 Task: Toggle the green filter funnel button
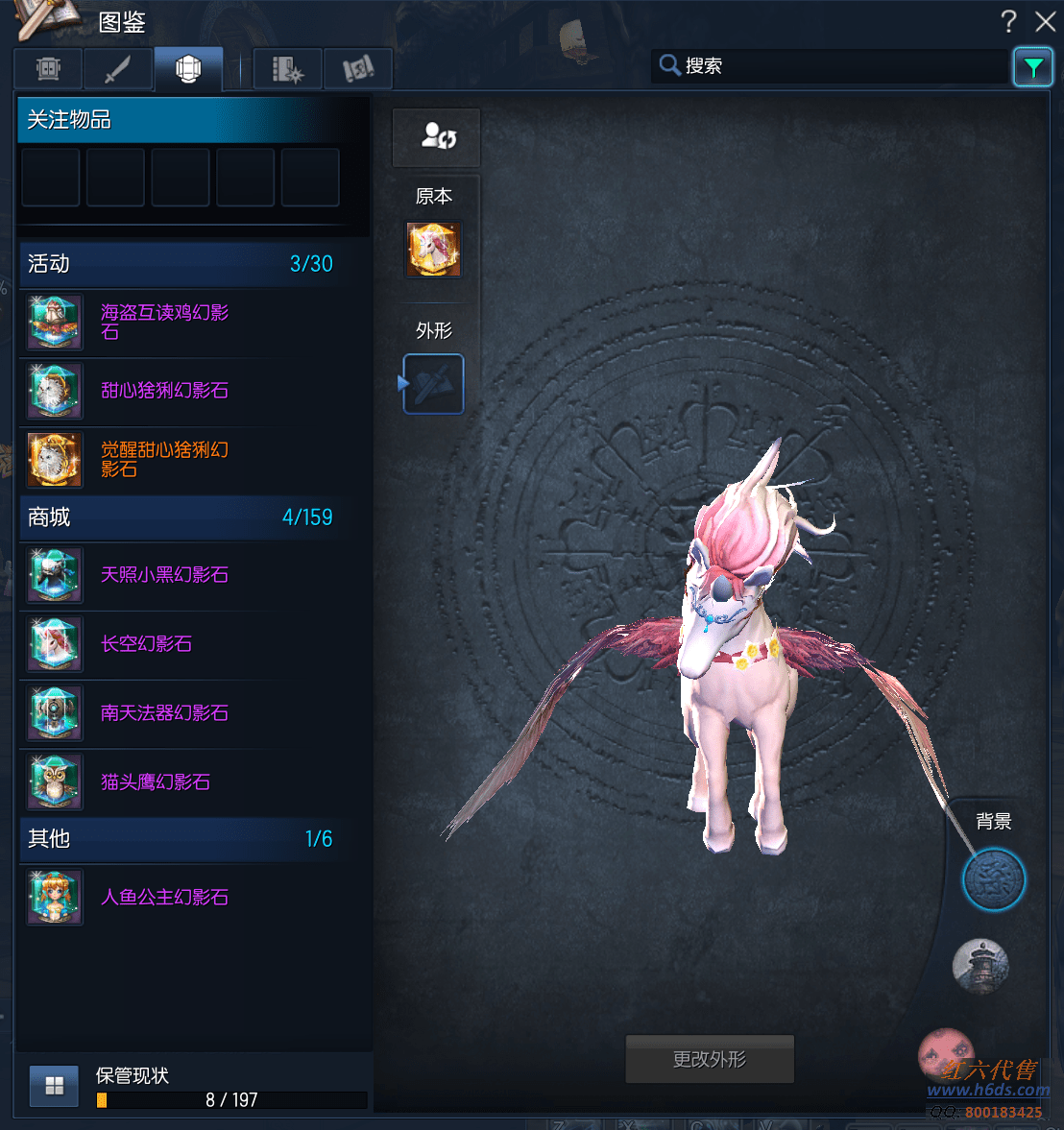tap(1033, 67)
